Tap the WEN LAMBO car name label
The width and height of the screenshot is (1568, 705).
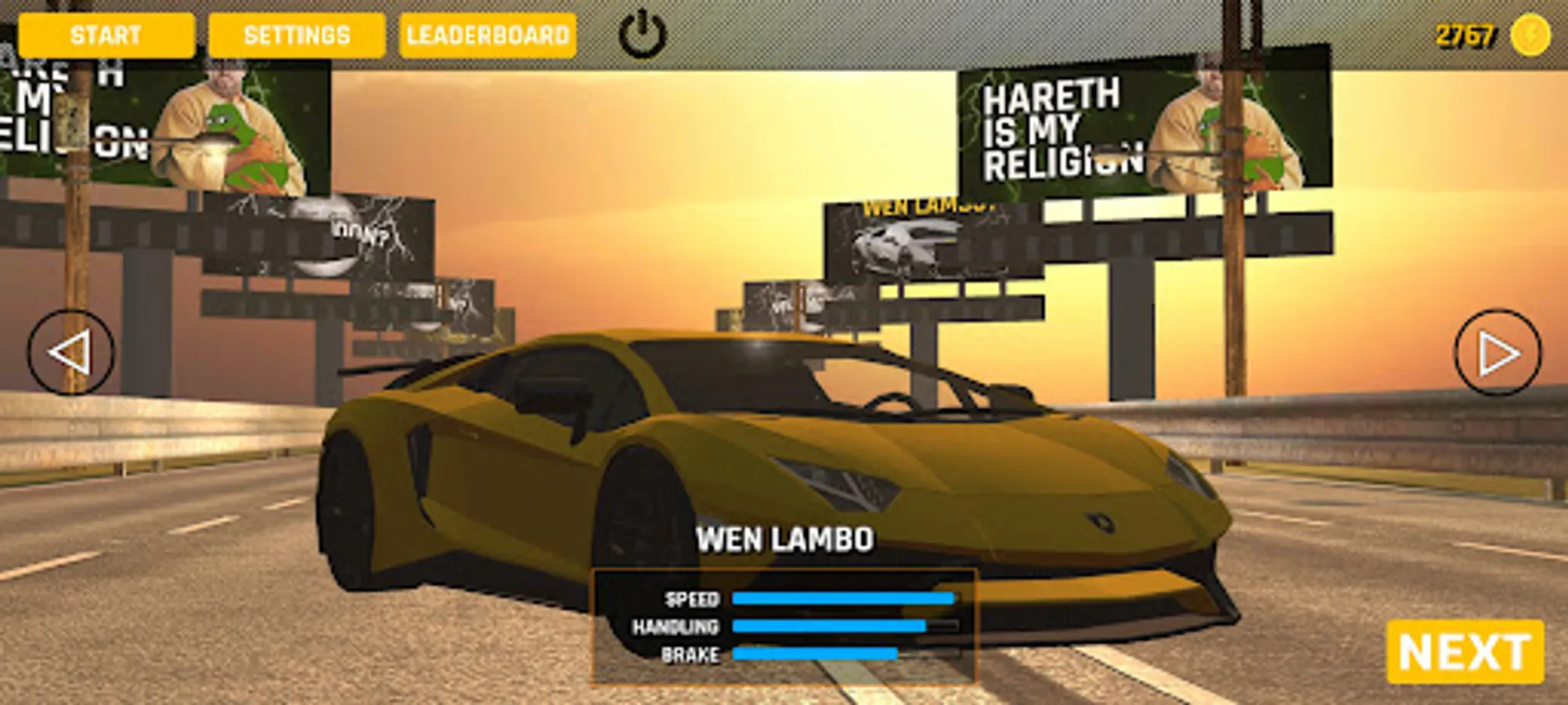786,539
